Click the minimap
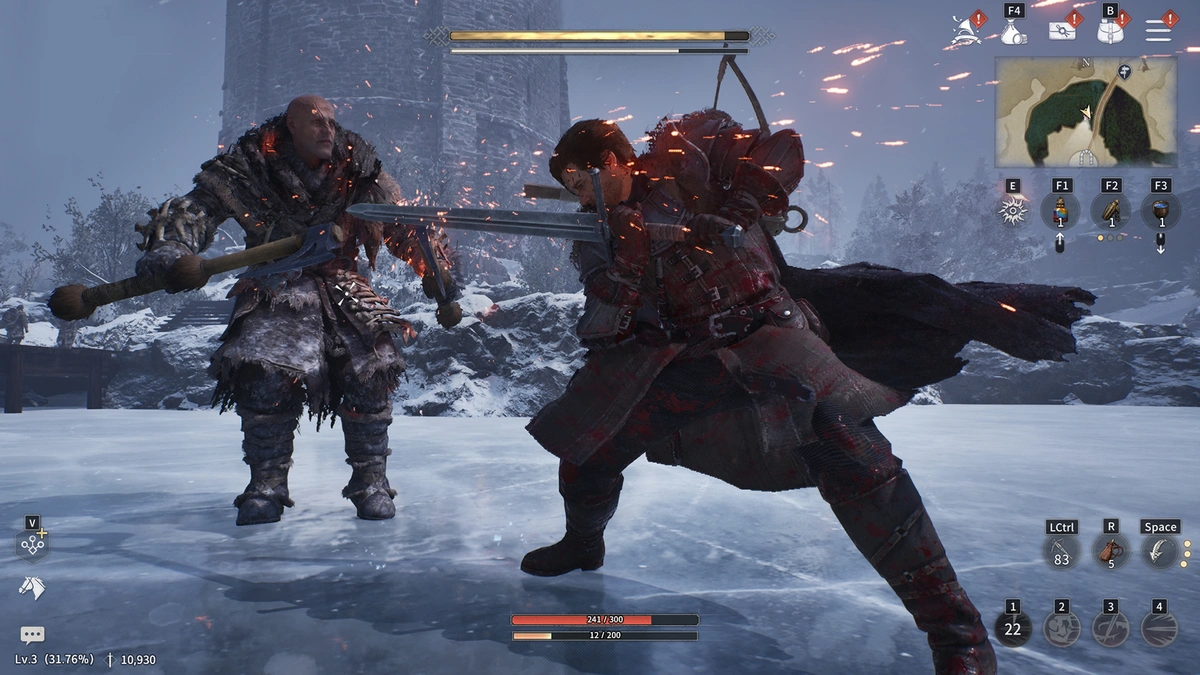 click(1085, 111)
